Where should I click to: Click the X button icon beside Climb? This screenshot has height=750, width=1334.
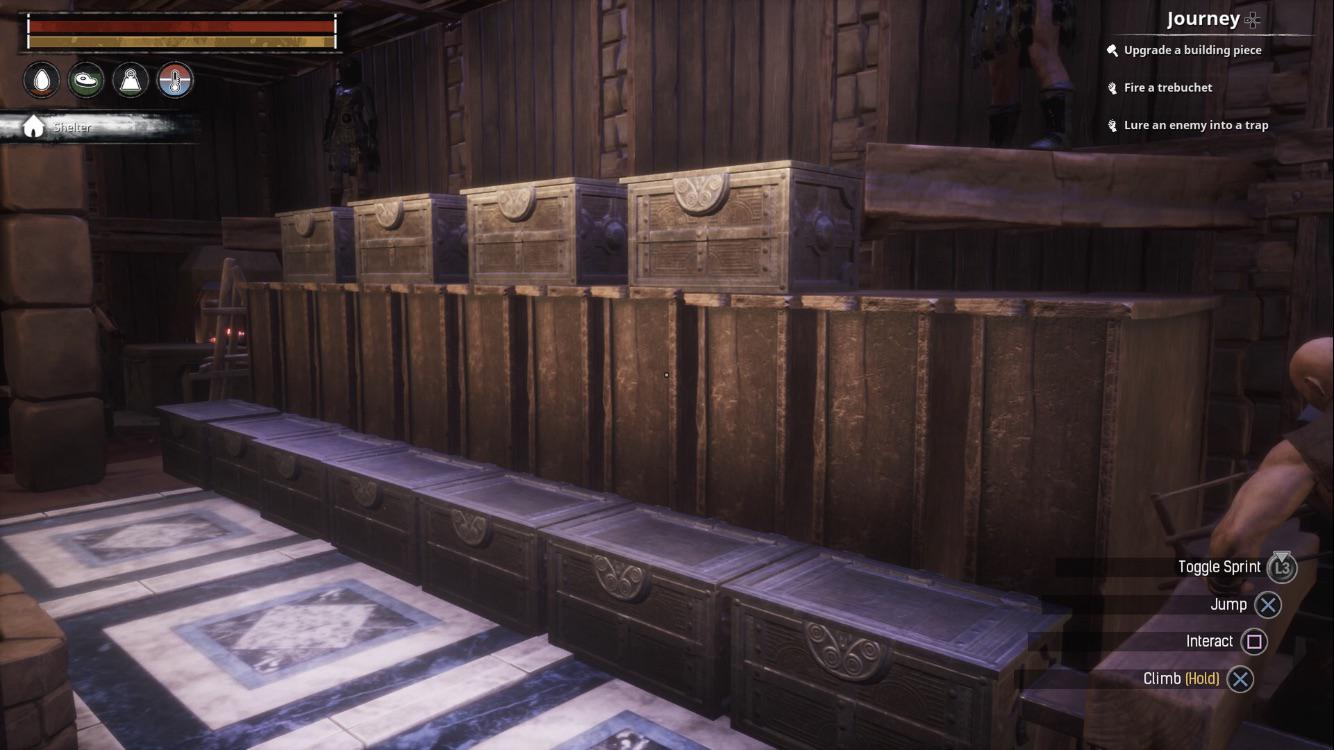[x=1240, y=678]
